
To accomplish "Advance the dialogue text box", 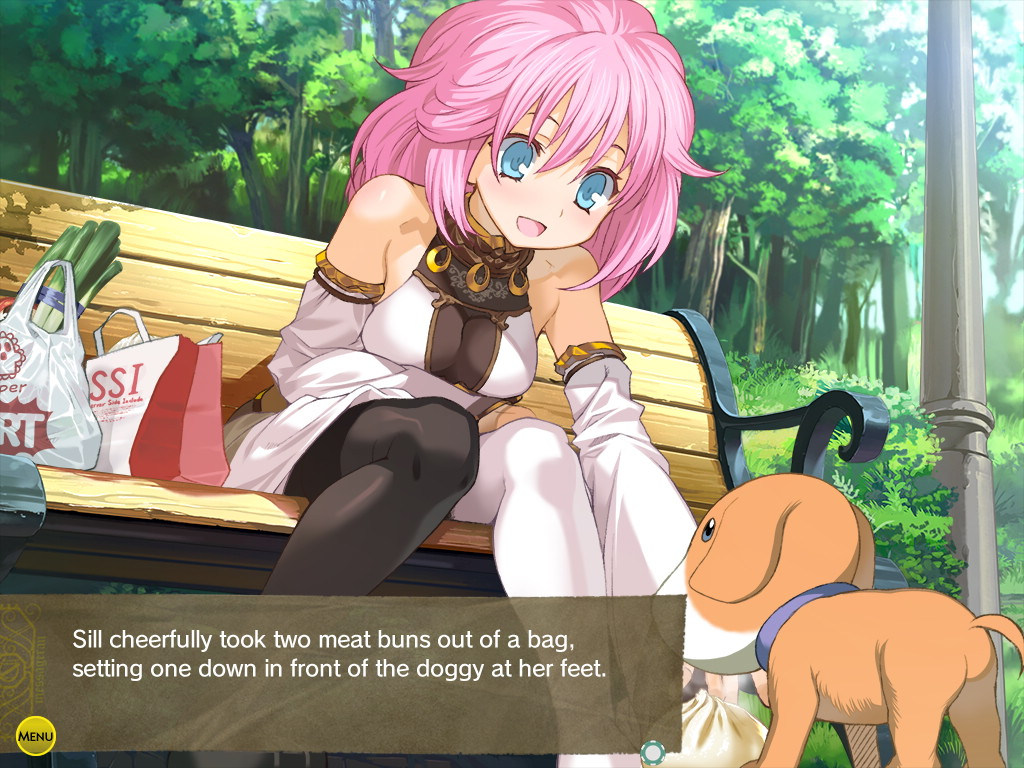I will [340, 655].
